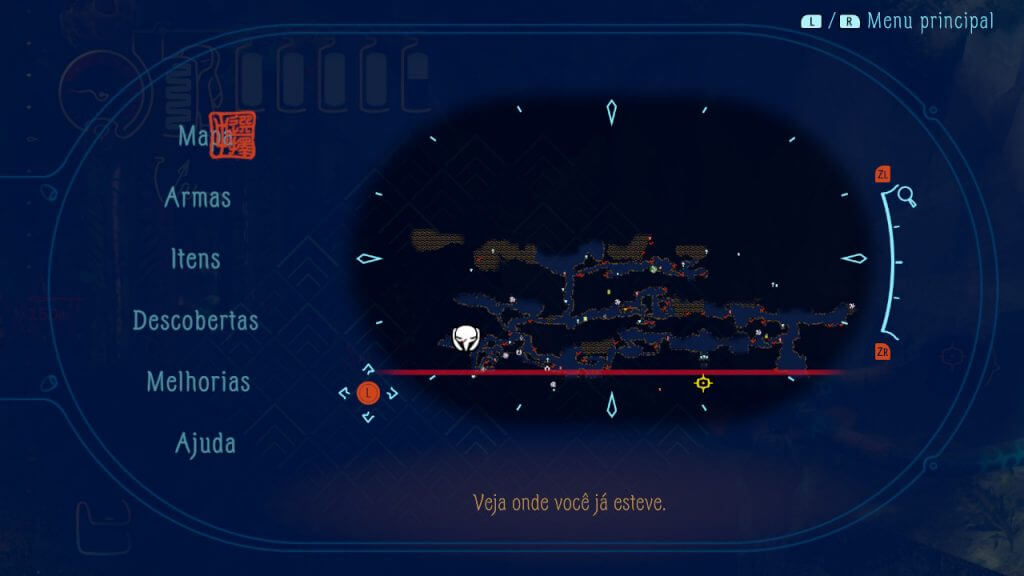The image size is (1024, 576).
Task: Click the white helmet player marker on map
Action: 464,339
